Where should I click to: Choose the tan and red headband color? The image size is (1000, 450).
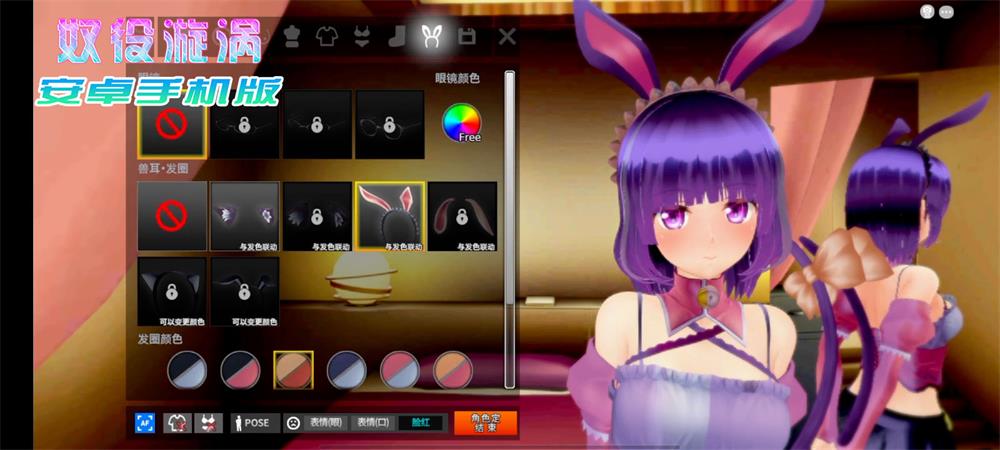(x=294, y=370)
